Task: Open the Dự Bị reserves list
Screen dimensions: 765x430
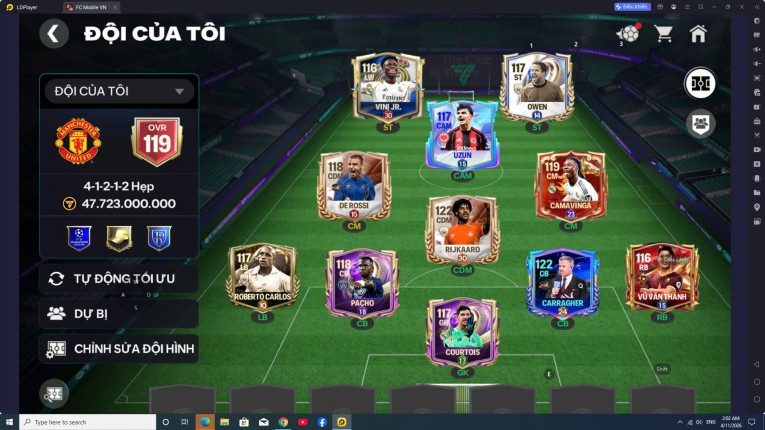Action: pos(118,313)
